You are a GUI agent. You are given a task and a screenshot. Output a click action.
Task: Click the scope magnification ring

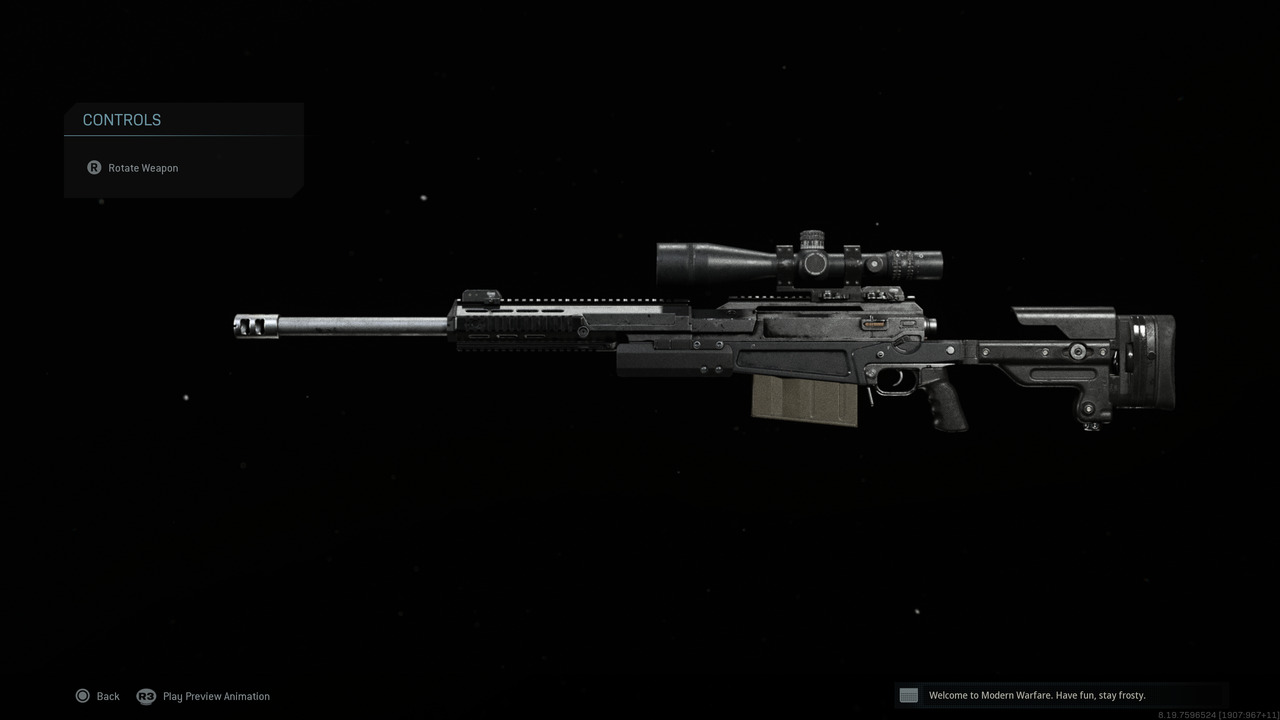pos(903,262)
